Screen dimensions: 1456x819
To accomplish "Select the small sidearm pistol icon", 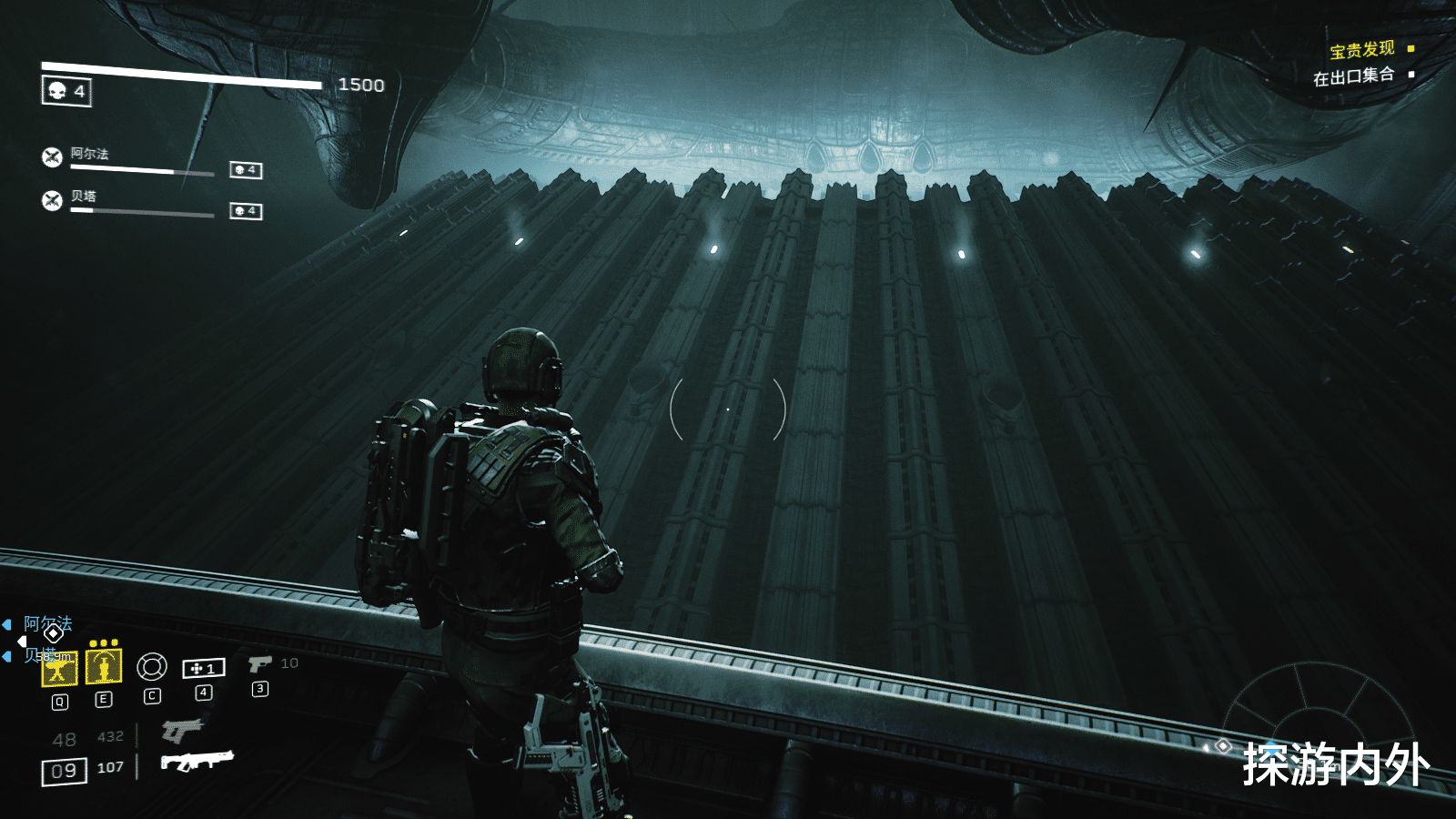I will coord(259,664).
